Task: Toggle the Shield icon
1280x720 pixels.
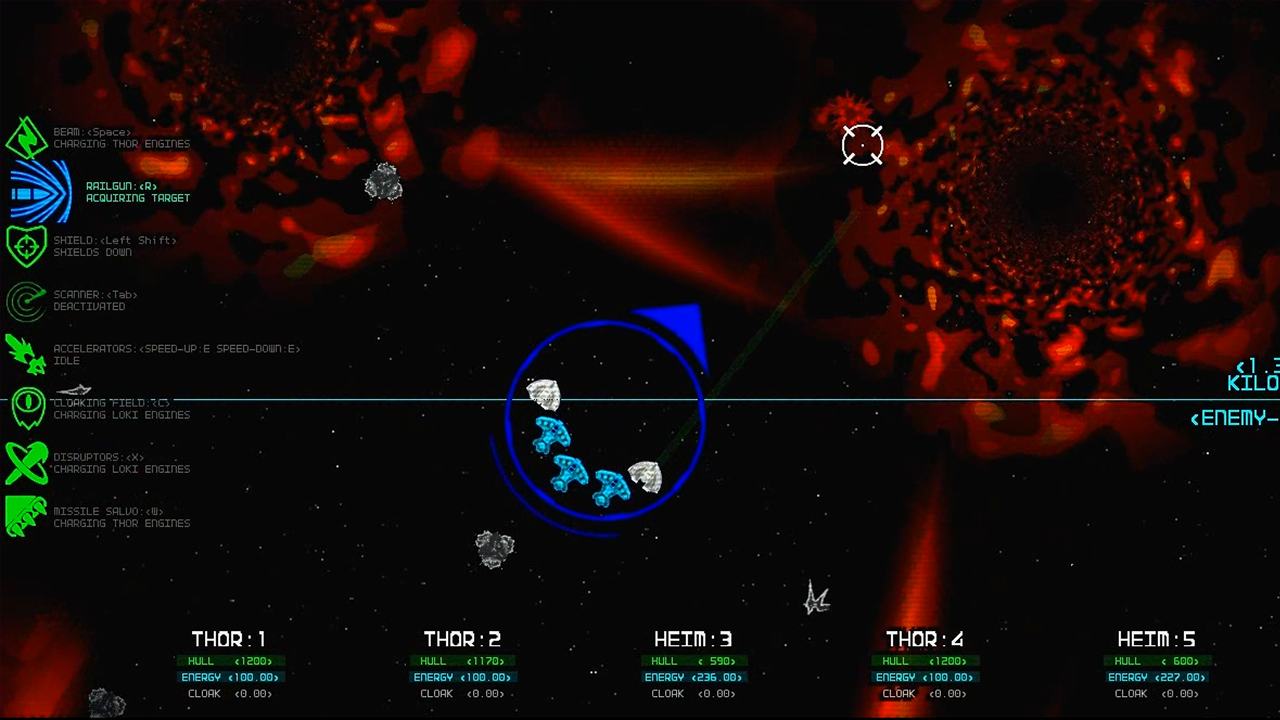Action: (x=27, y=246)
